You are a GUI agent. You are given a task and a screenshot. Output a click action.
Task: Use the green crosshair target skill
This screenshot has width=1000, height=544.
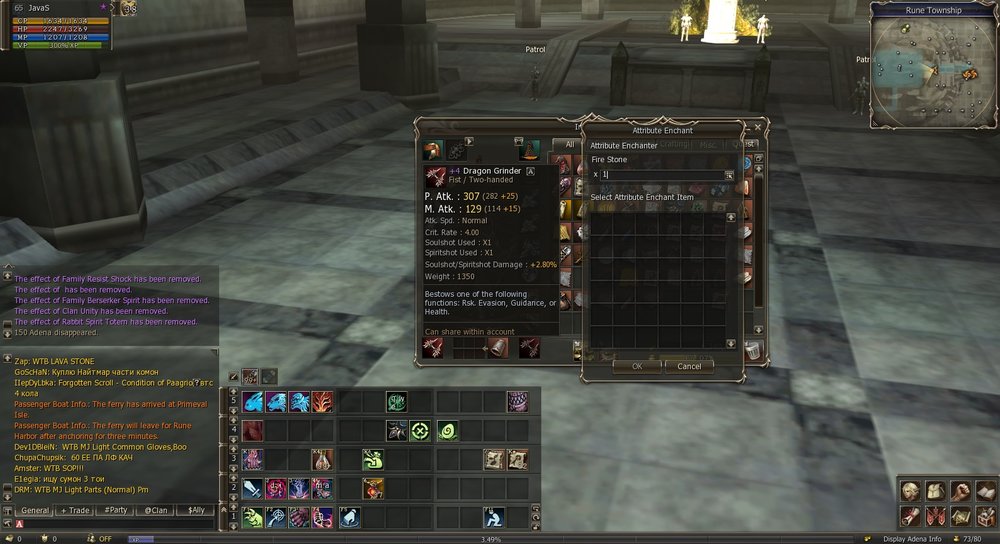[x=421, y=431]
